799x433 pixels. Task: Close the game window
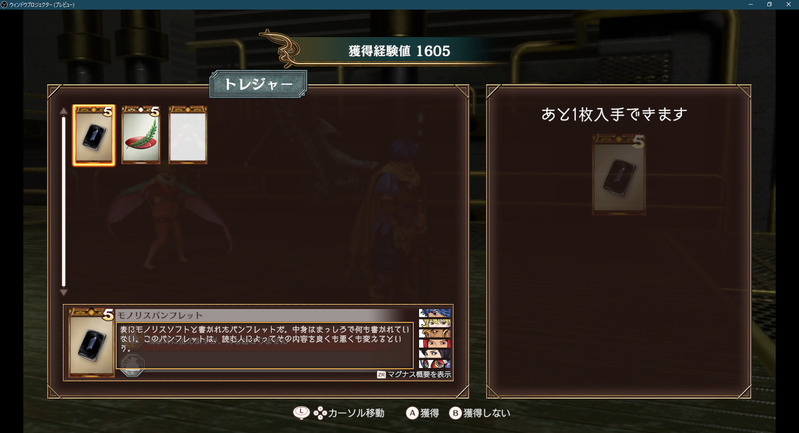coord(787,5)
